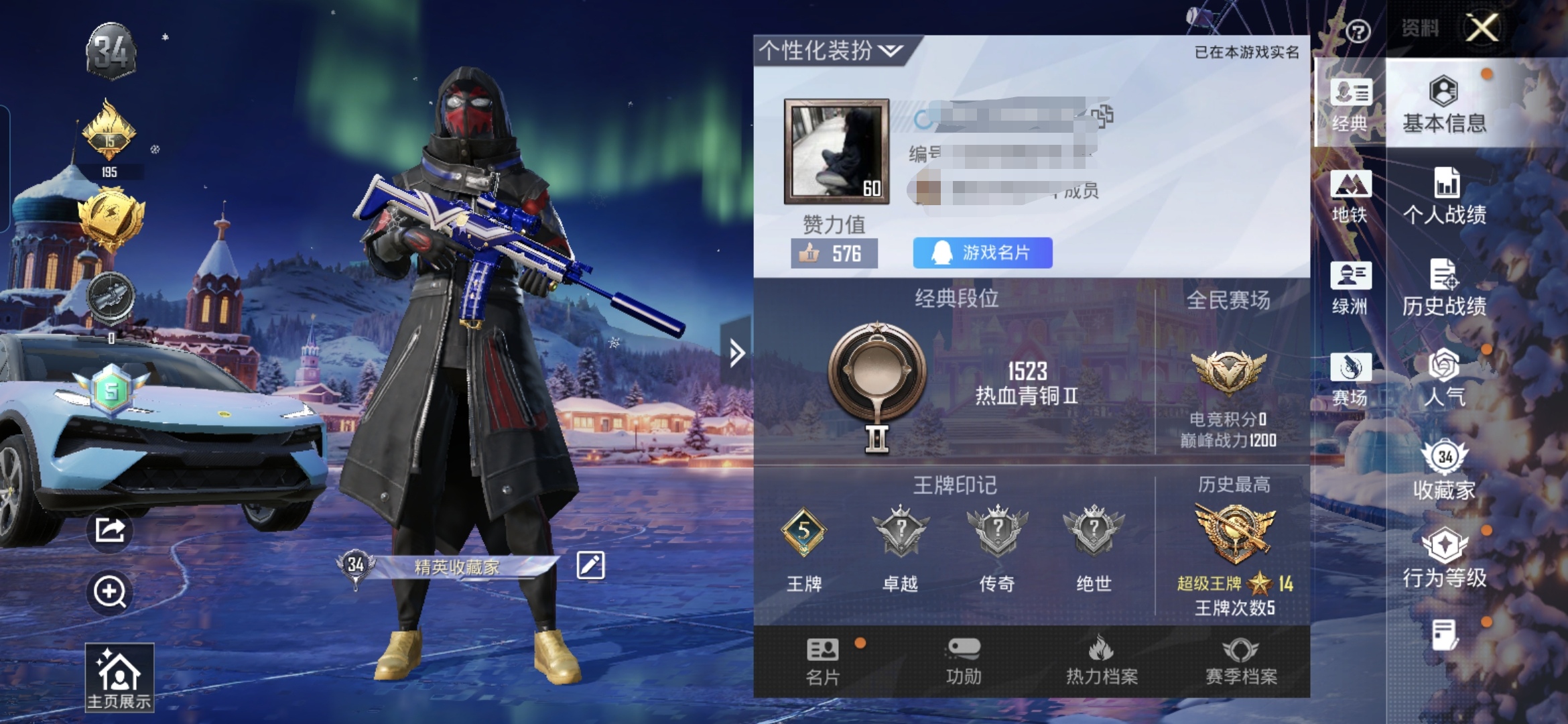Choose the 绿洲 oasis mode tab

(1350, 288)
